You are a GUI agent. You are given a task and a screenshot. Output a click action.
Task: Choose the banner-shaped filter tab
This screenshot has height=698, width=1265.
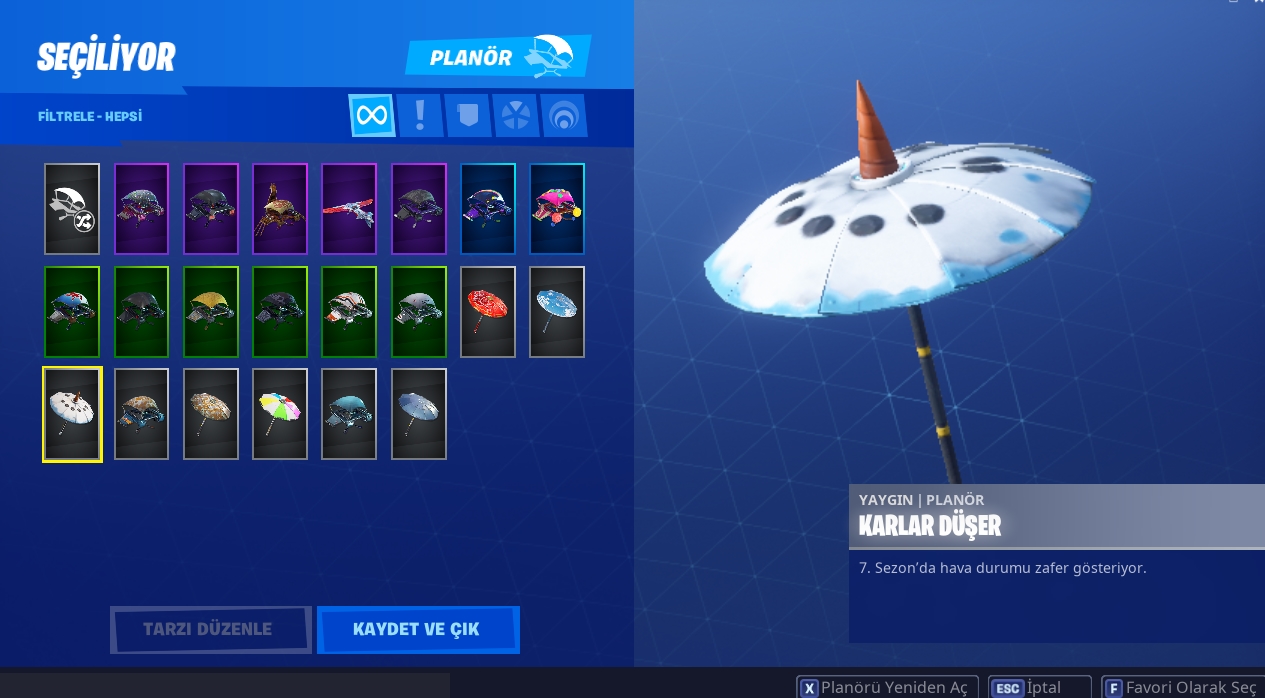(468, 116)
